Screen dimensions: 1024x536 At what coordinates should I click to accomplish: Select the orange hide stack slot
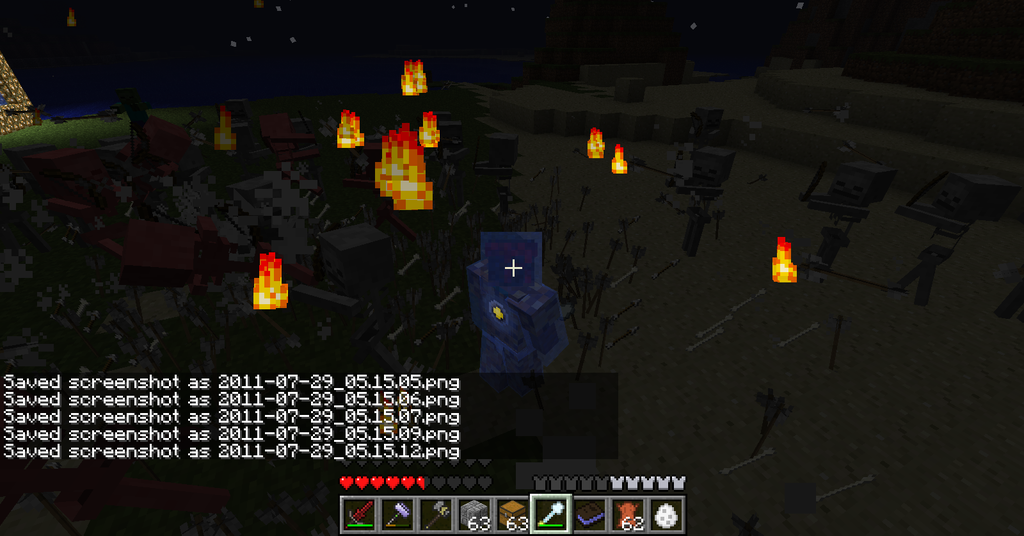[627, 515]
